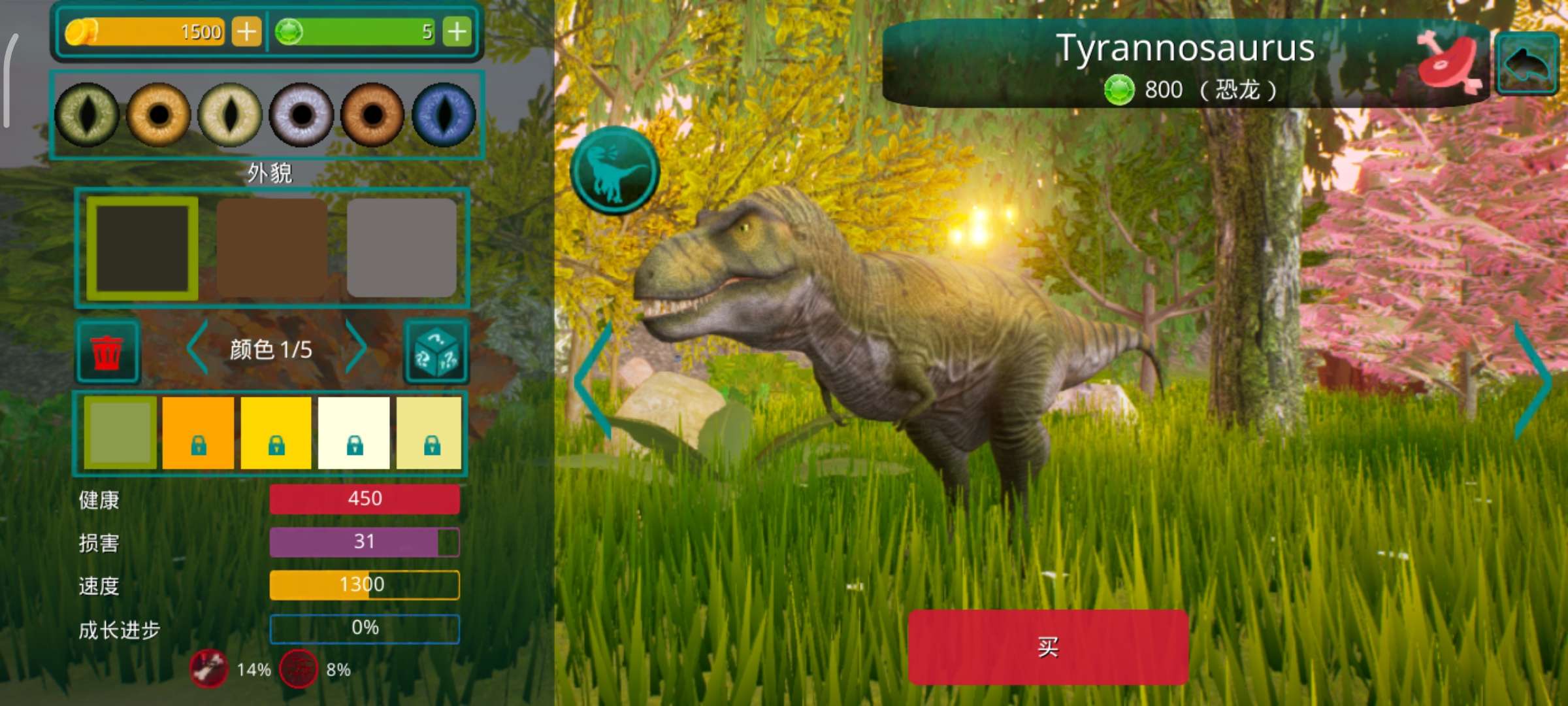The height and width of the screenshot is (706, 1568).
Task: Buy the Tyrannosaurus with the red 买 button
Action: [x=1047, y=647]
